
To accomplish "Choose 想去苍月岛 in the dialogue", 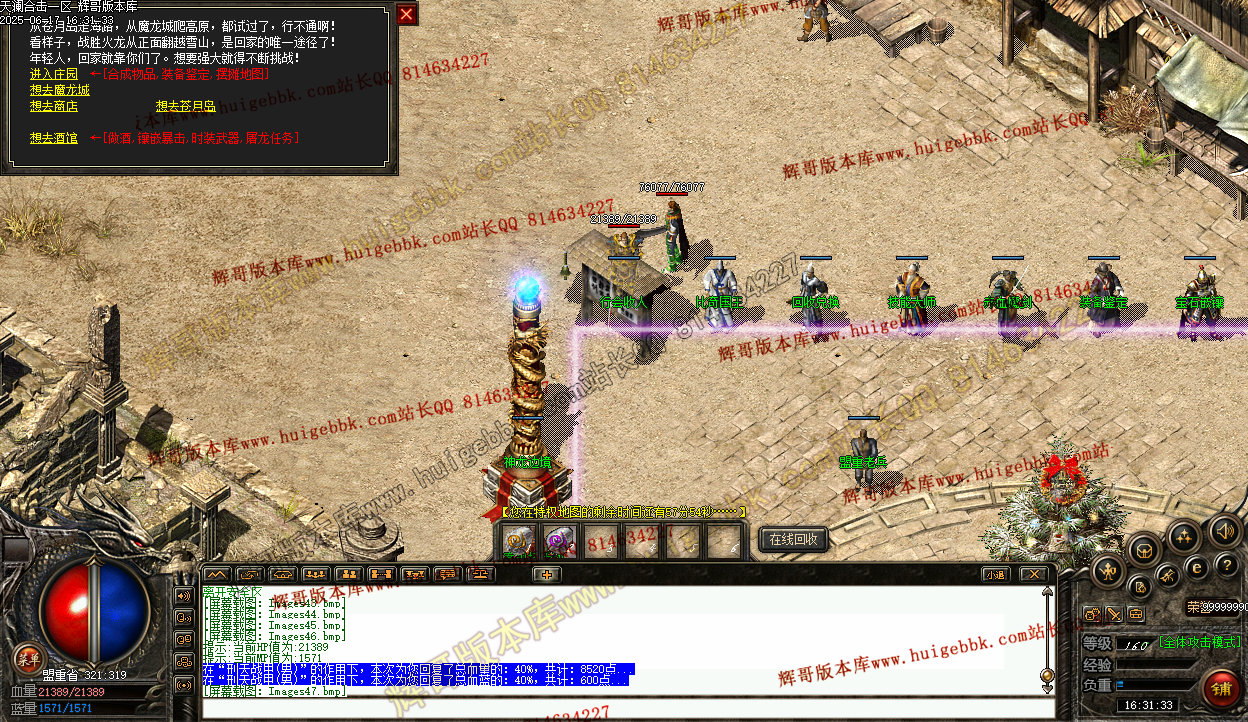I will [185, 106].
